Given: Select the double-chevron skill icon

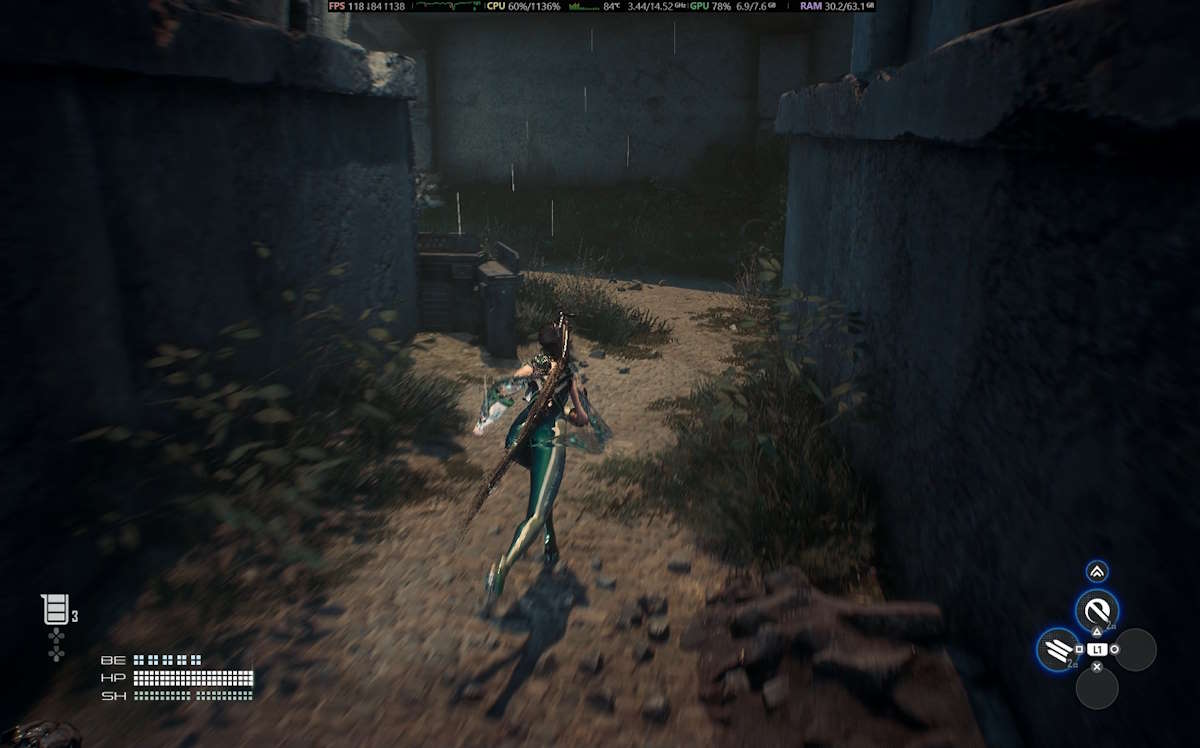Looking at the screenshot, I should point(1097,572).
